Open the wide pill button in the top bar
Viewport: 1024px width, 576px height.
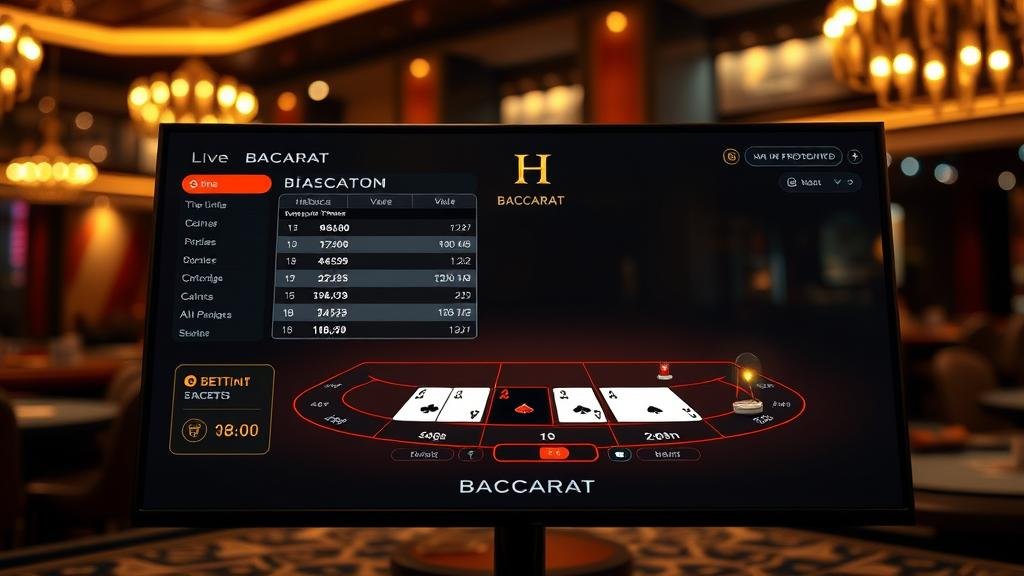pos(793,157)
